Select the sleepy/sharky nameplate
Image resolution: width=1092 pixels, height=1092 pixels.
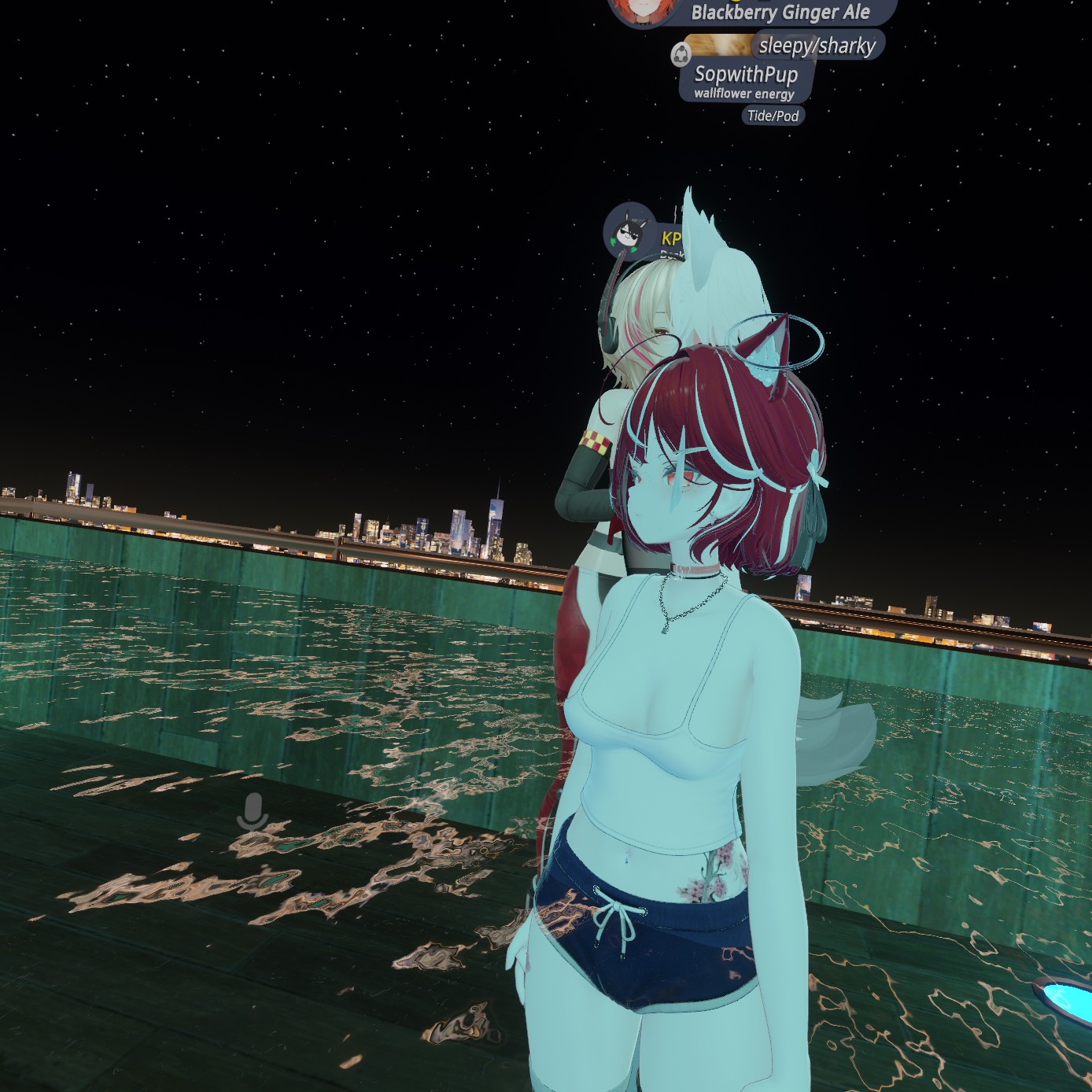coord(817,46)
